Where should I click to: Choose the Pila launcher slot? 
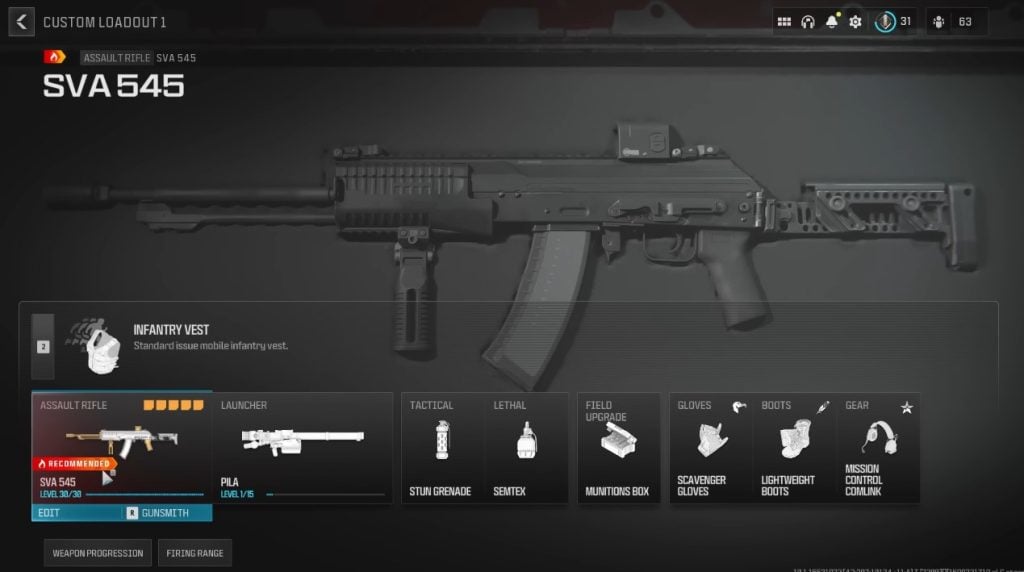pos(302,447)
